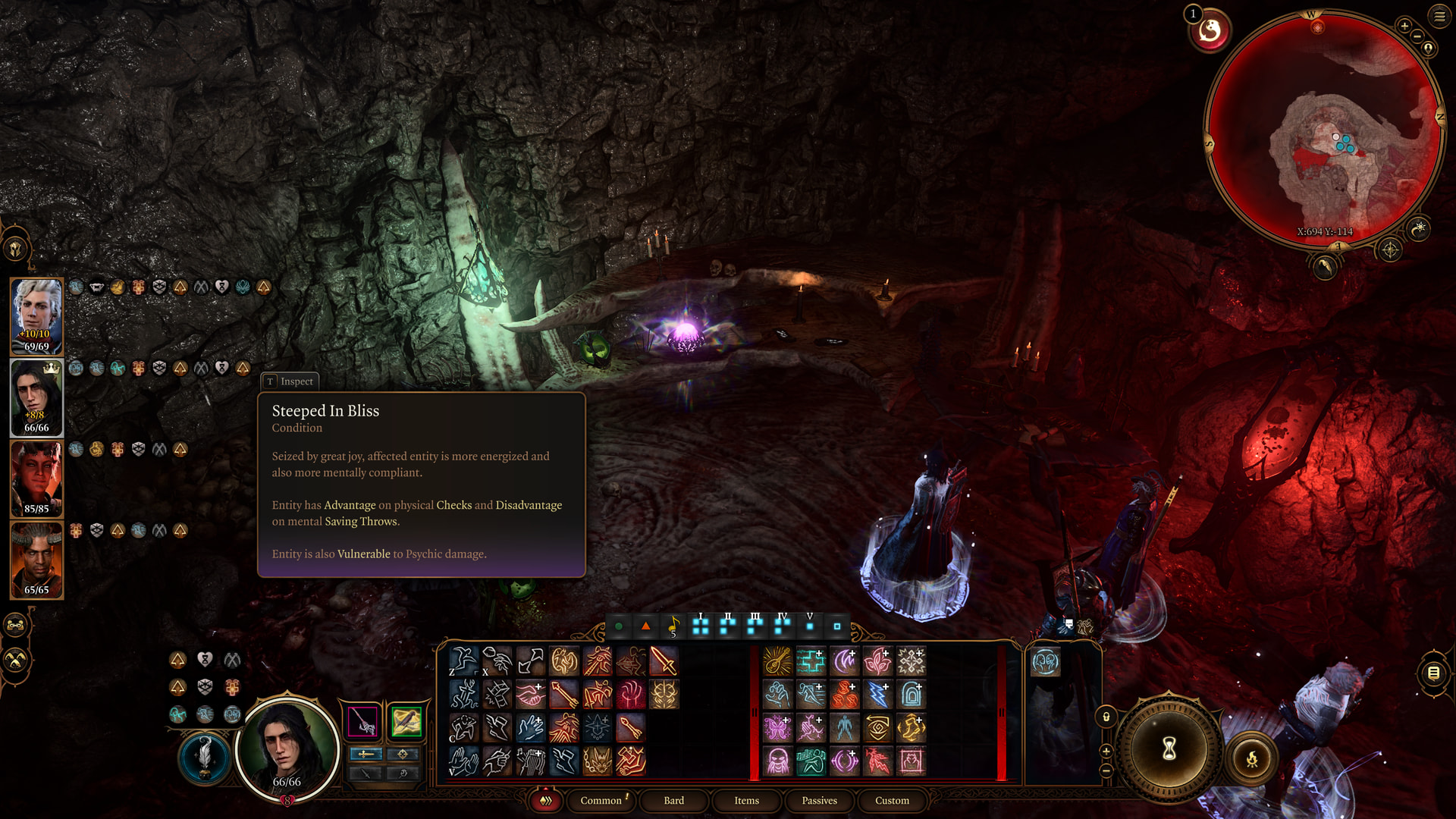Use the red sword attack action

tap(664, 661)
